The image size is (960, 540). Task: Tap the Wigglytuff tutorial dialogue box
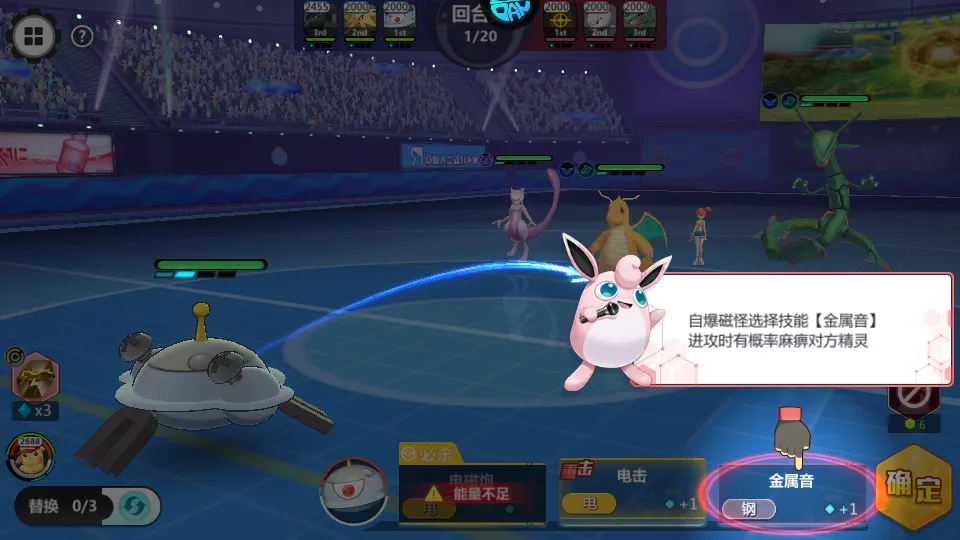coord(795,329)
